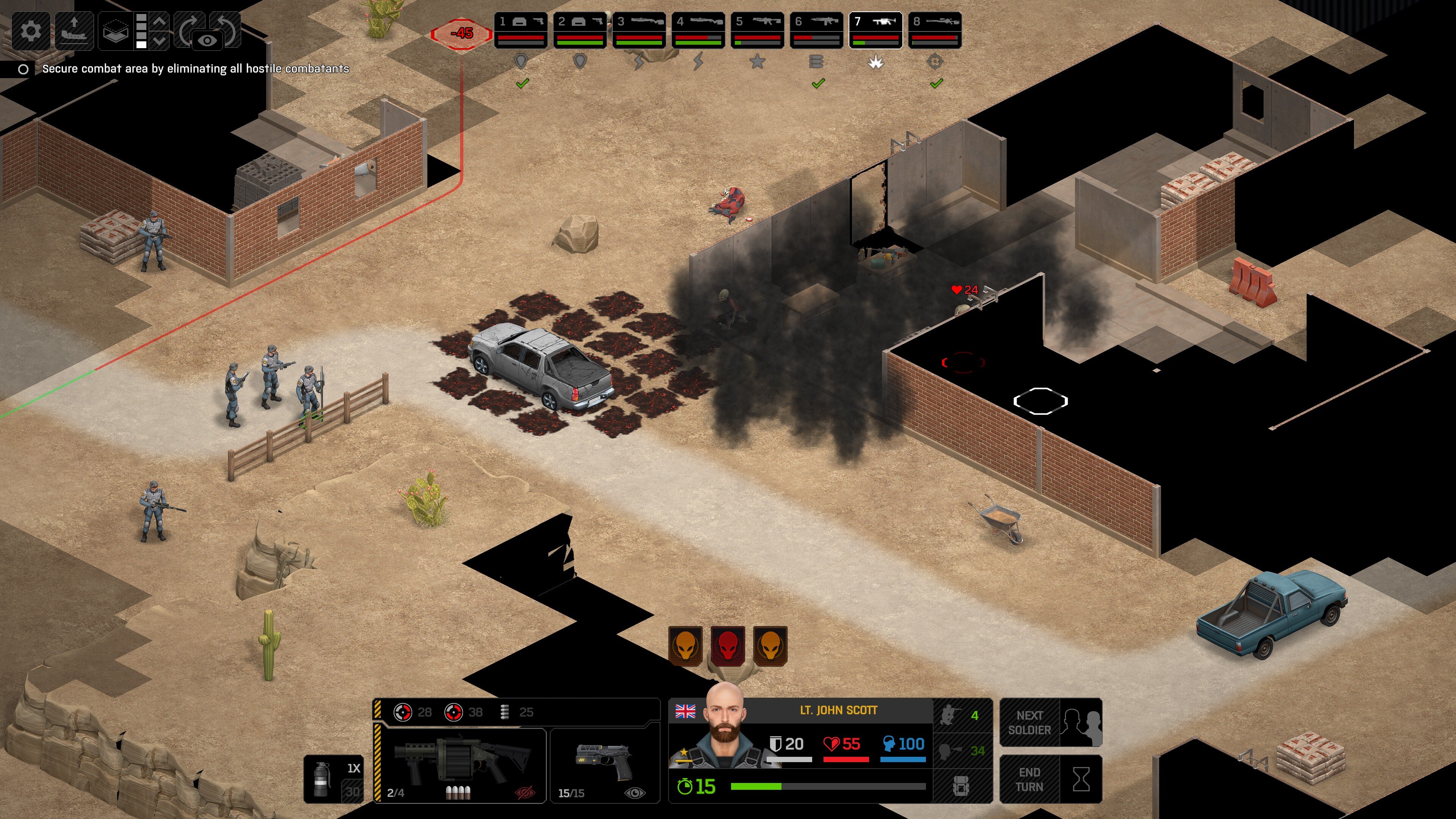Toggle the eye visibility button
Viewport: 1456px width, 819px height.
(207, 41)
